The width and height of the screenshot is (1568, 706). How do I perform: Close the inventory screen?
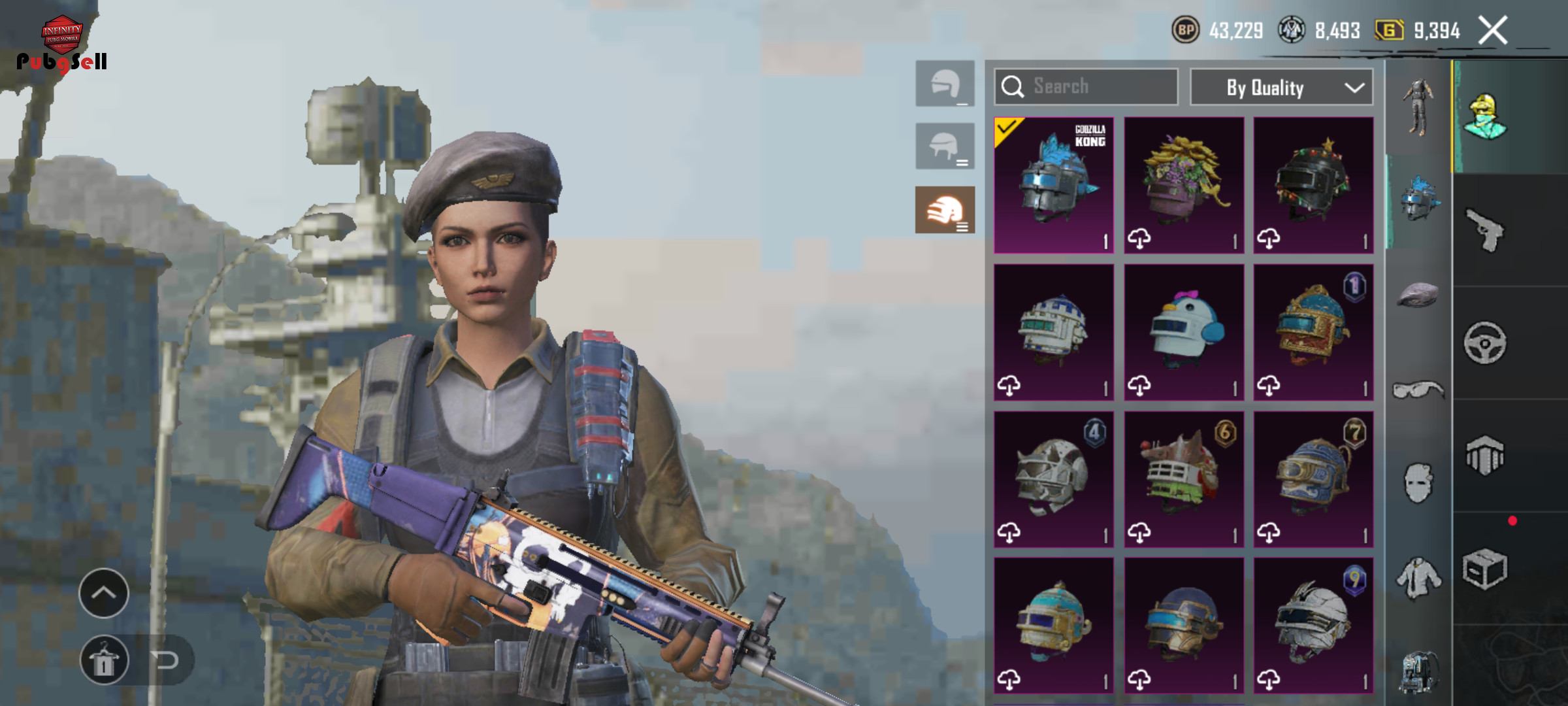(1493, 31)
